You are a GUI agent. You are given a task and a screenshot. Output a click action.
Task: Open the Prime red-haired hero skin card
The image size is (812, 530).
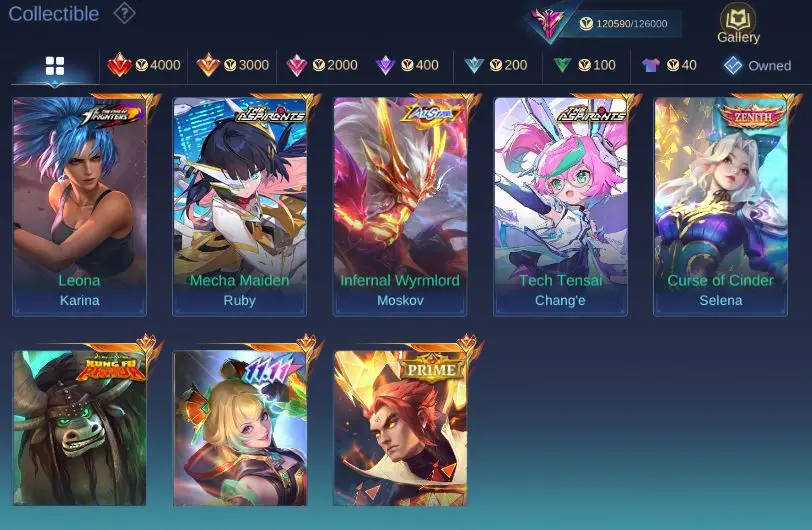[400, 427]
